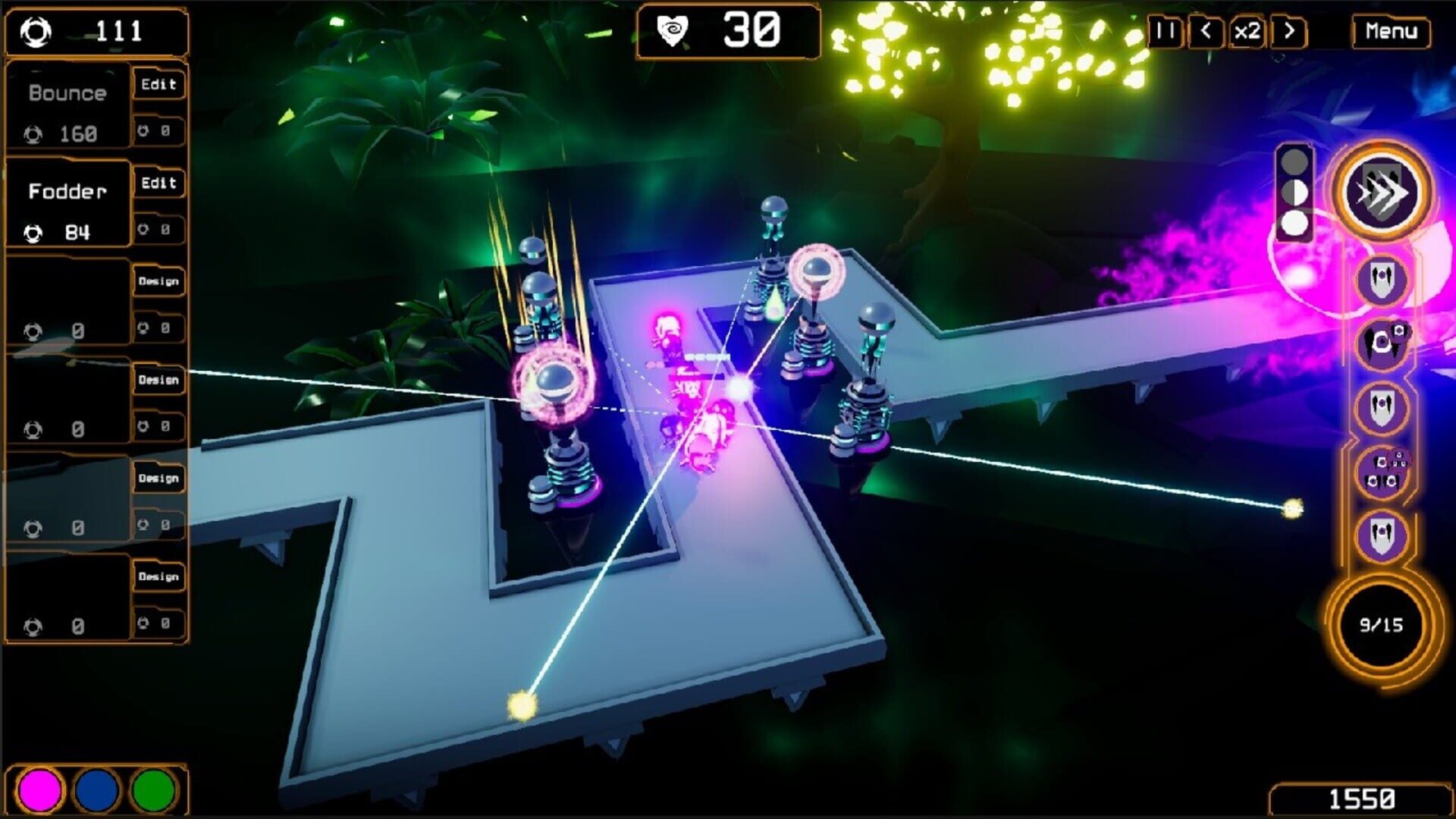This screenshot has height=819, width=1456.
Task: Click the pause button next to speed controls
Action: click(x=1166, y=32)
